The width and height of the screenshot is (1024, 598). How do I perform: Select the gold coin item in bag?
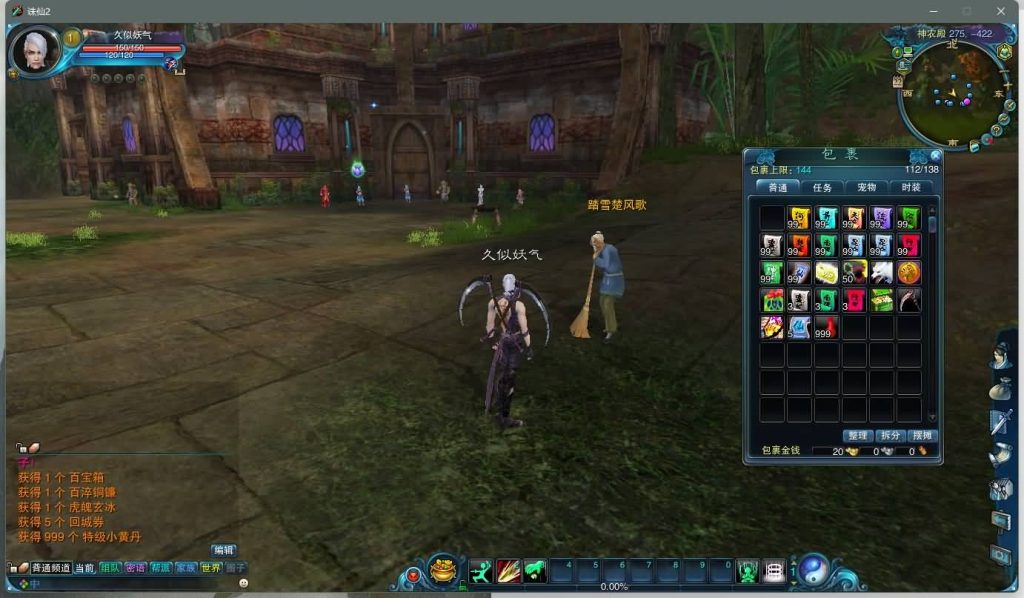[908, 272]
